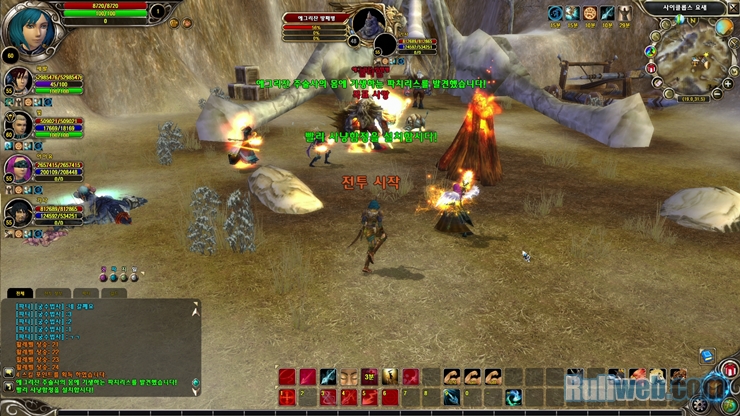Screen dimensions: 740x416
Task: Select the bottom dark-haired party member portrait
Action: coord(19,211)
